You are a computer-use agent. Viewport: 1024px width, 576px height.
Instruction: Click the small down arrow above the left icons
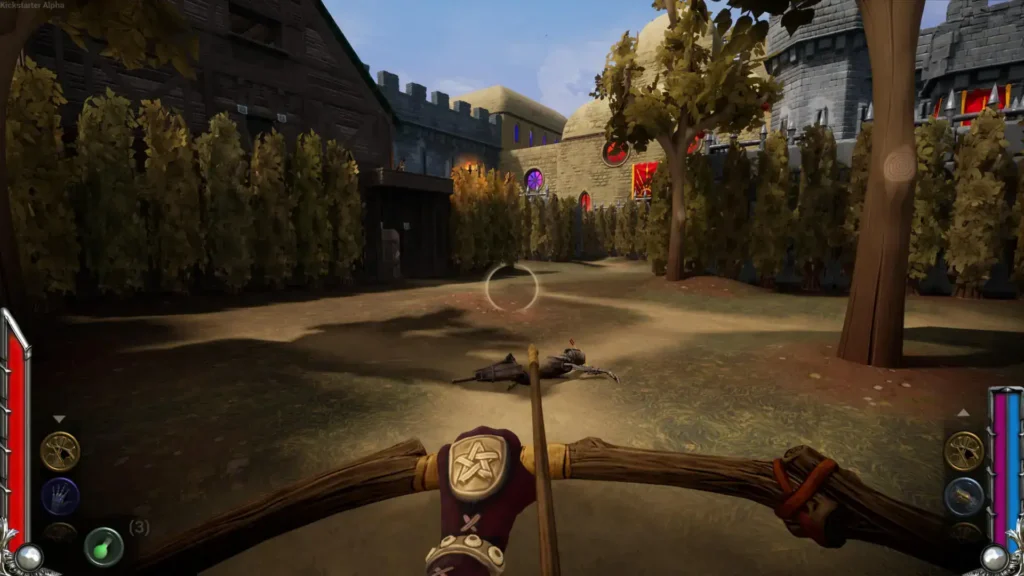pyautogui.click(x=59, y=419)
